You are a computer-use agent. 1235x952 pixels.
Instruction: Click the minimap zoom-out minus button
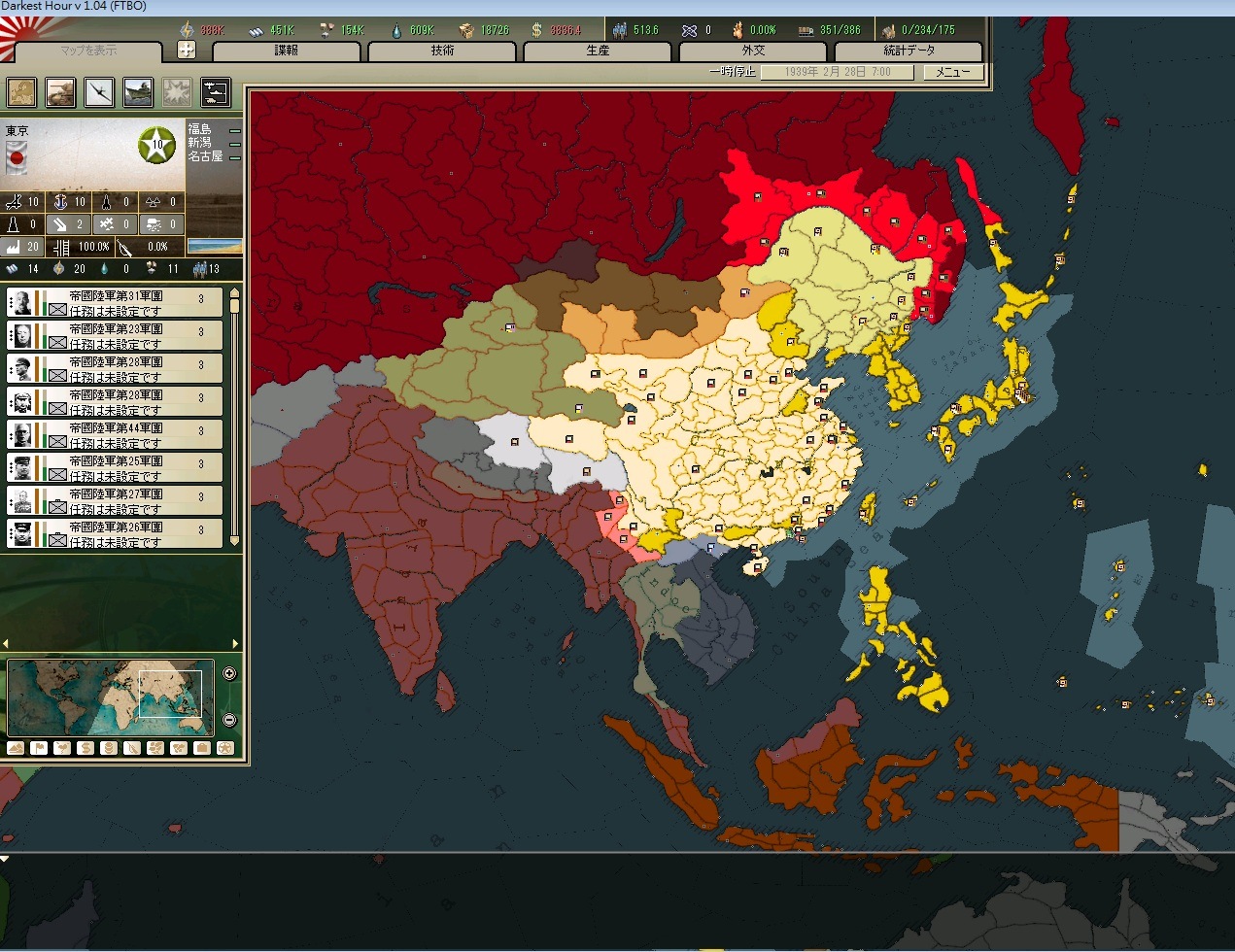click(229, 720)
